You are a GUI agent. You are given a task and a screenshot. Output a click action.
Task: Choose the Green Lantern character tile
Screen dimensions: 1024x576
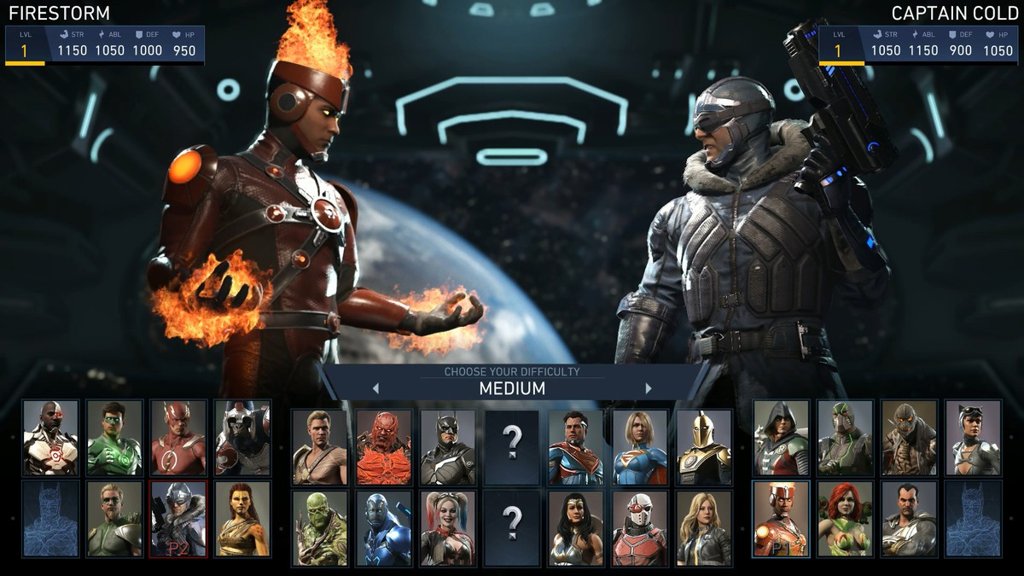(x=114, y=437)
